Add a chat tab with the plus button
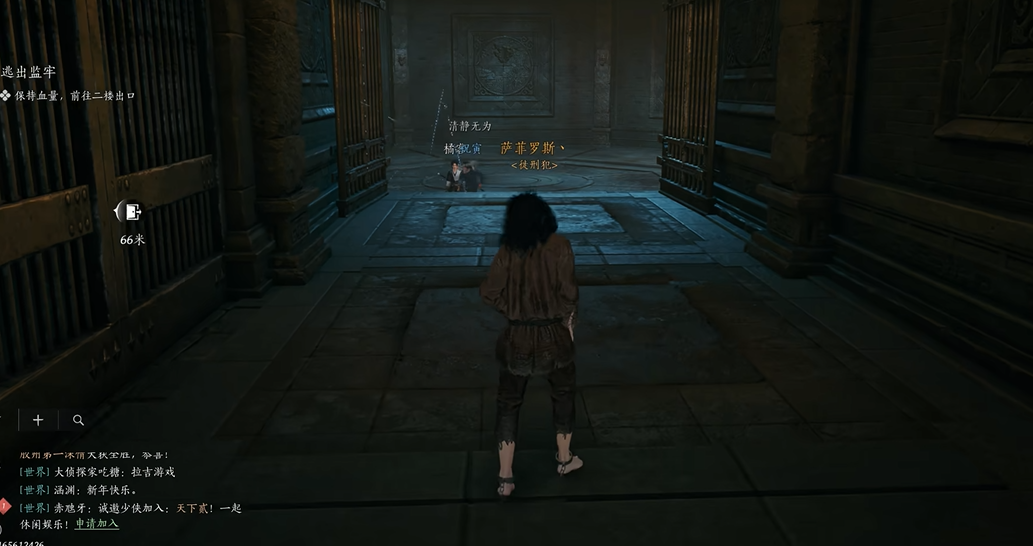Screen dimensions: 1033x546 click(x=38, y=420)
